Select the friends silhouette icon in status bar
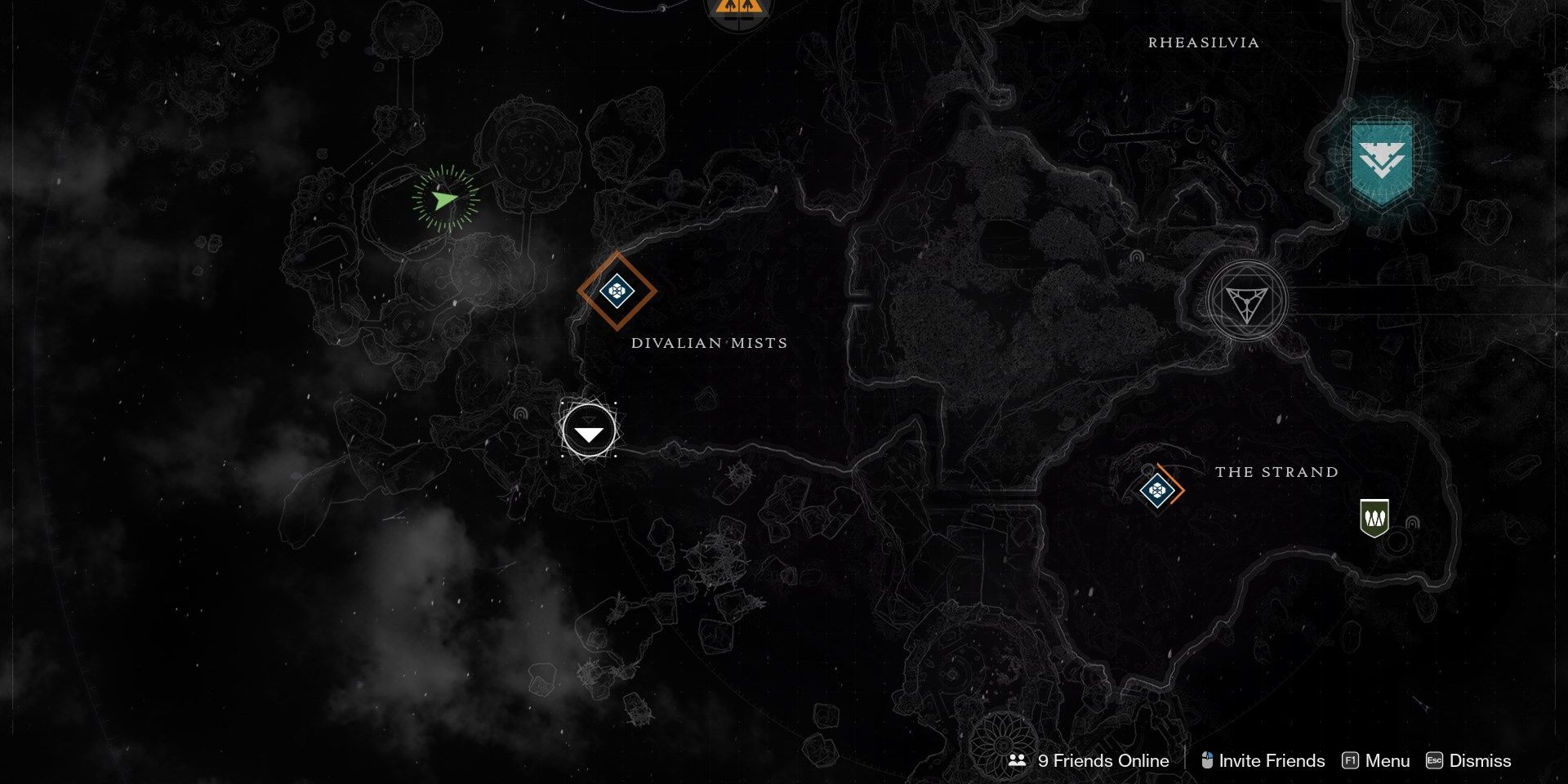Screen dimensions: 1568x784 click(1018, 760)
